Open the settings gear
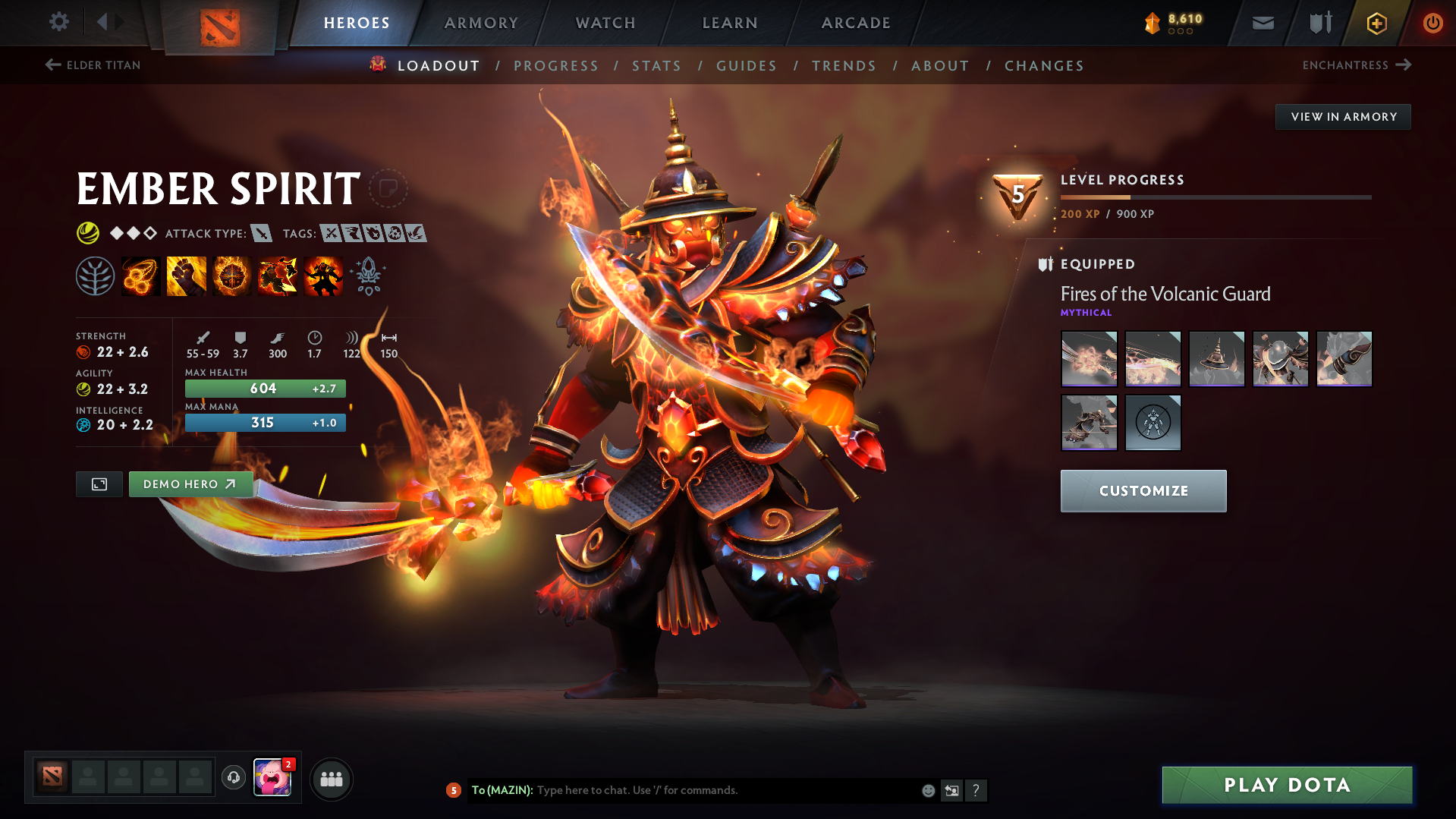 click(x=58, y=23)
